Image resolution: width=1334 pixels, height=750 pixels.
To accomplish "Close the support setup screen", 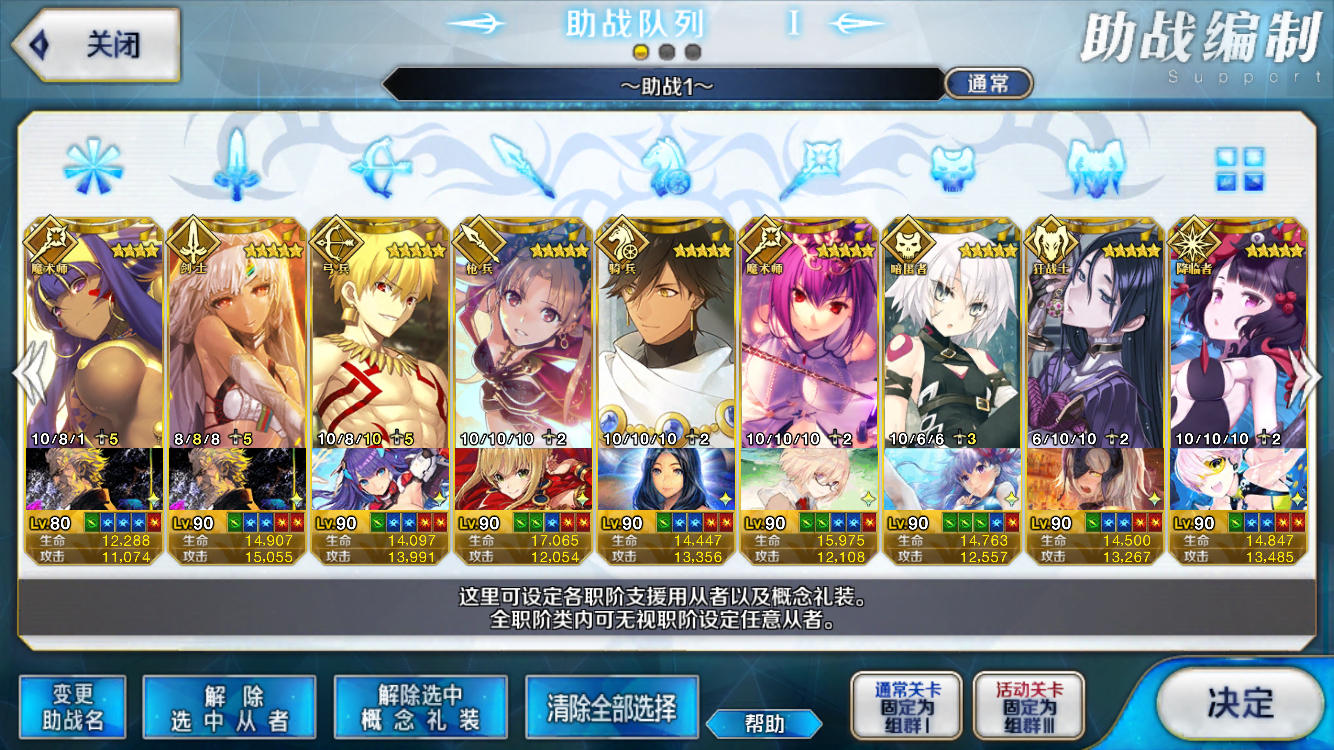I will 95,45.
